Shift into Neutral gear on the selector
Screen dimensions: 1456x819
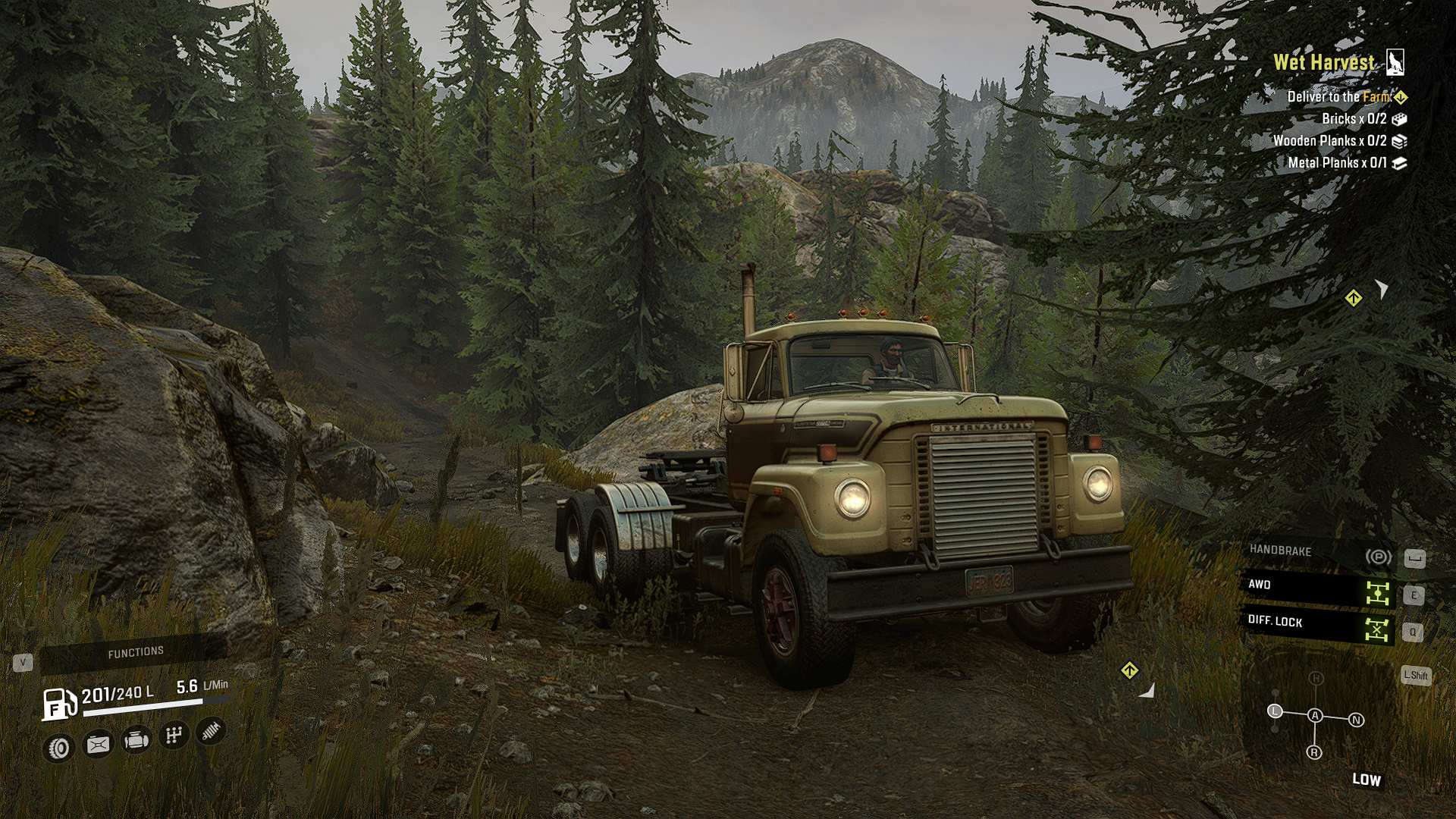[1356, 720]
